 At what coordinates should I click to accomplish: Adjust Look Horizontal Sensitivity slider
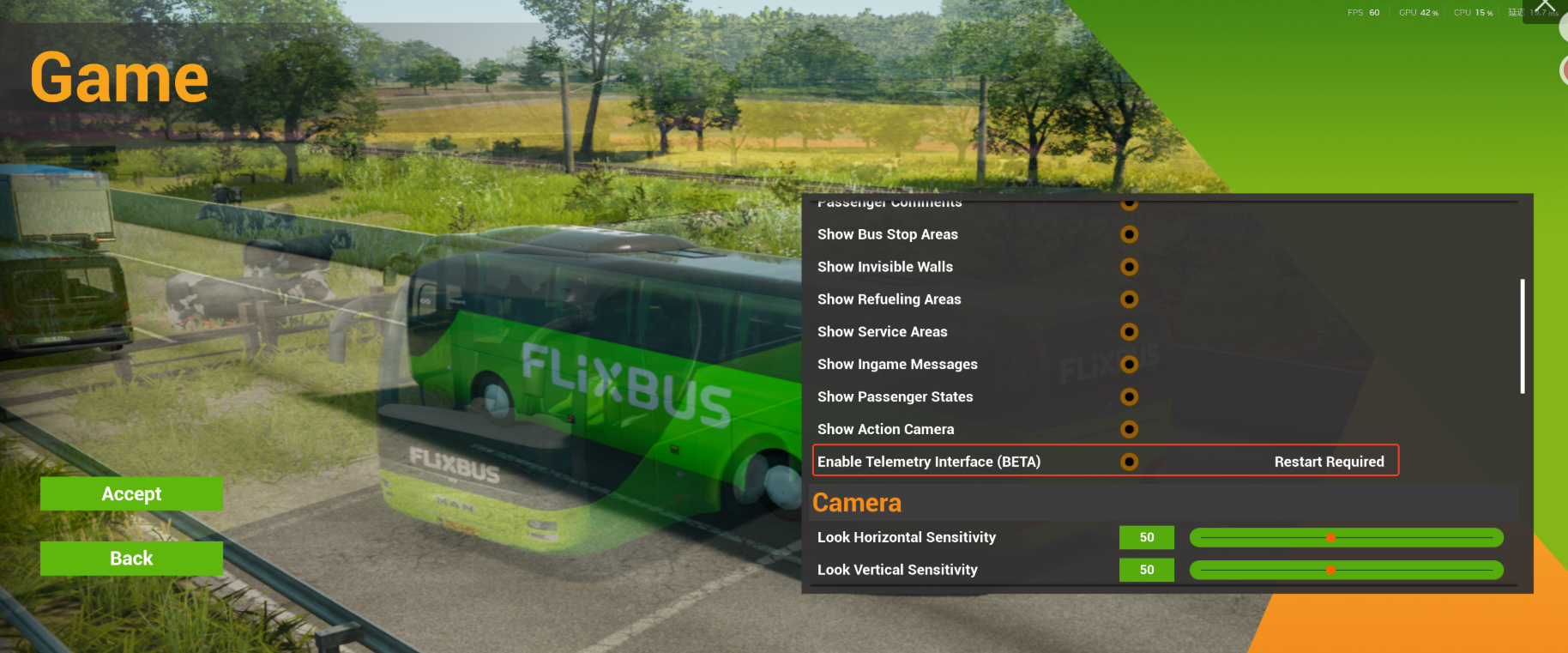[1330, 538]
